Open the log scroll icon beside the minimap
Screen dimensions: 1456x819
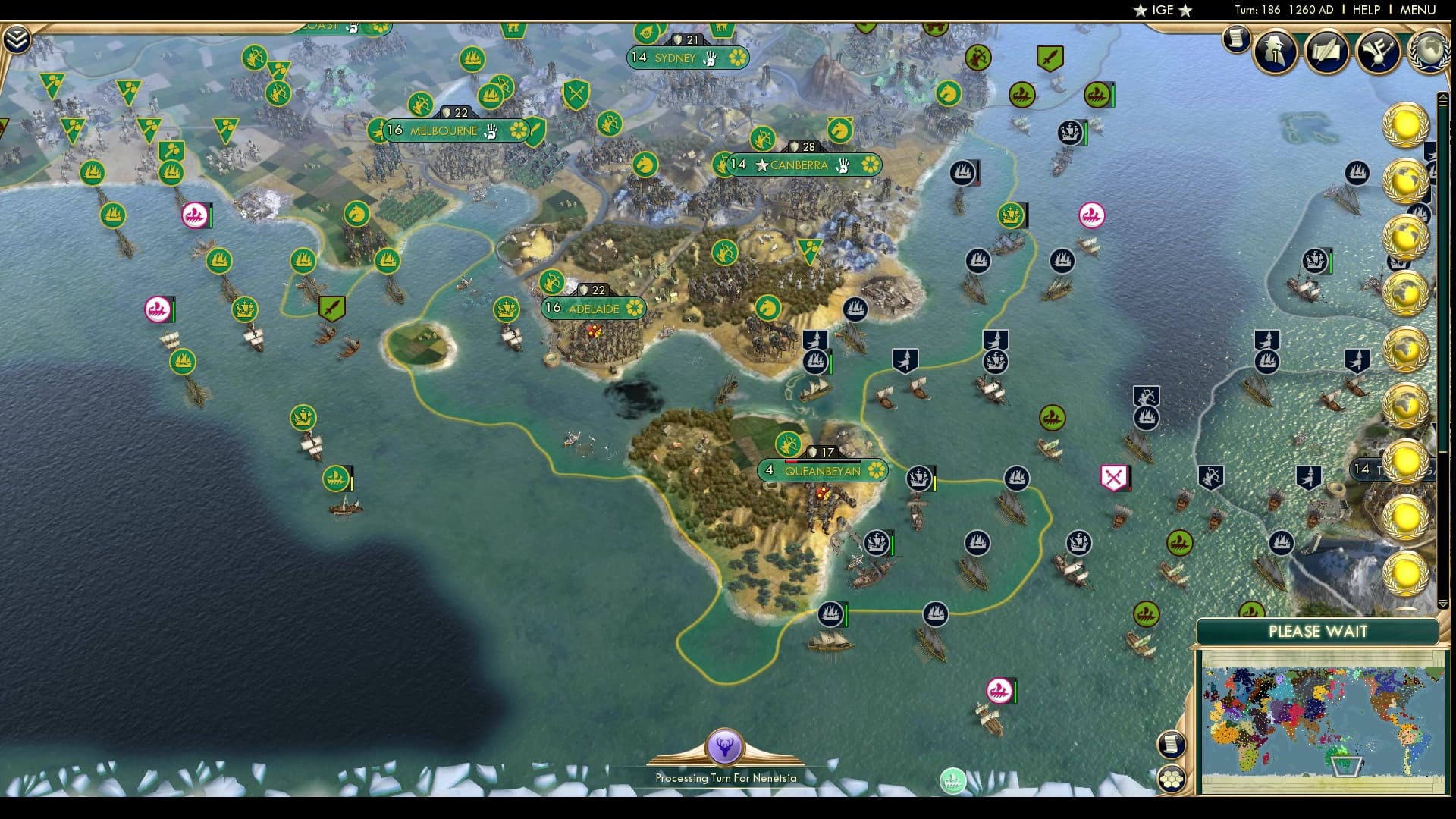tap(1171, 744)
